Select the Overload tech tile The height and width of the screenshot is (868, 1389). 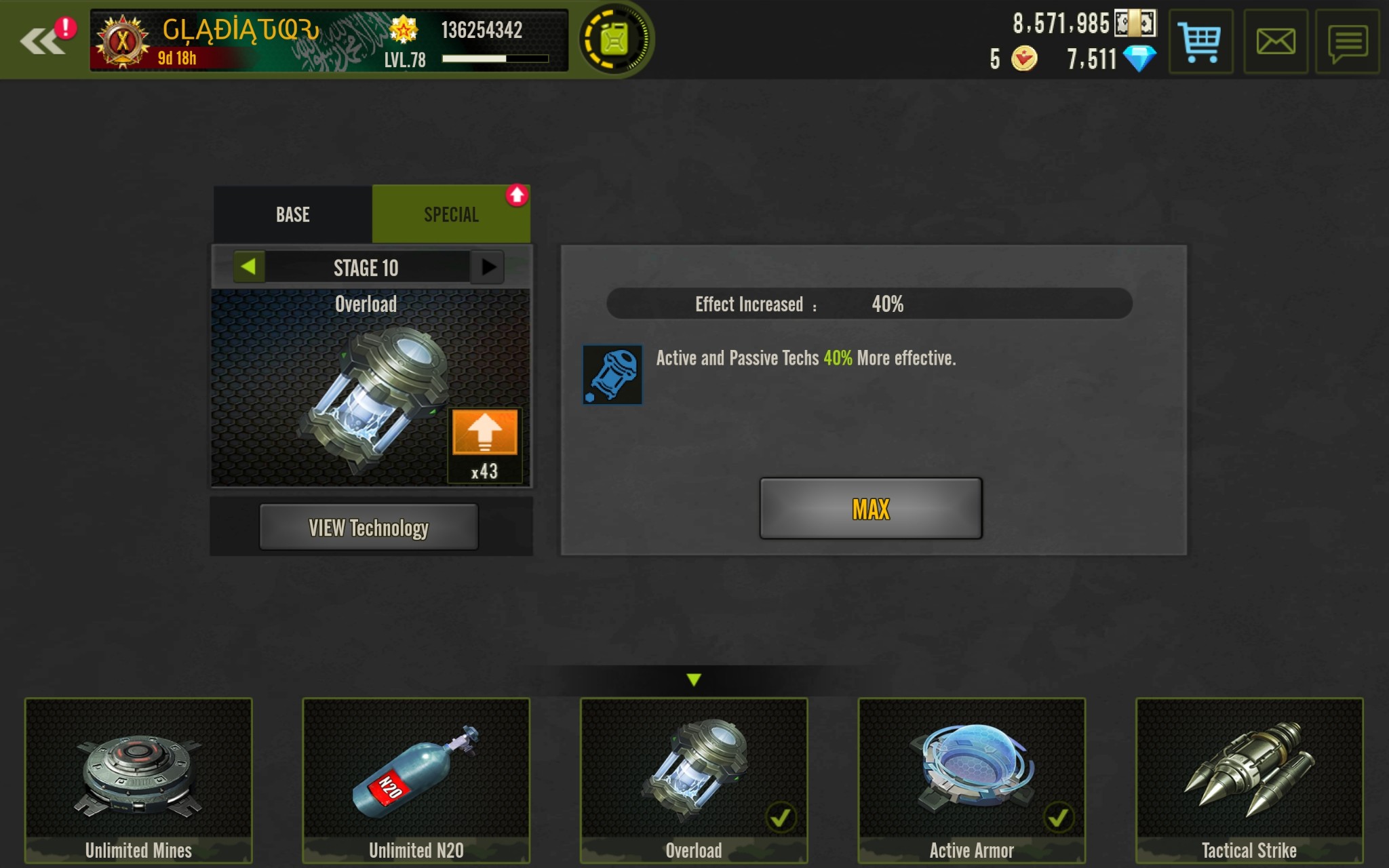[x=693, y=780]
